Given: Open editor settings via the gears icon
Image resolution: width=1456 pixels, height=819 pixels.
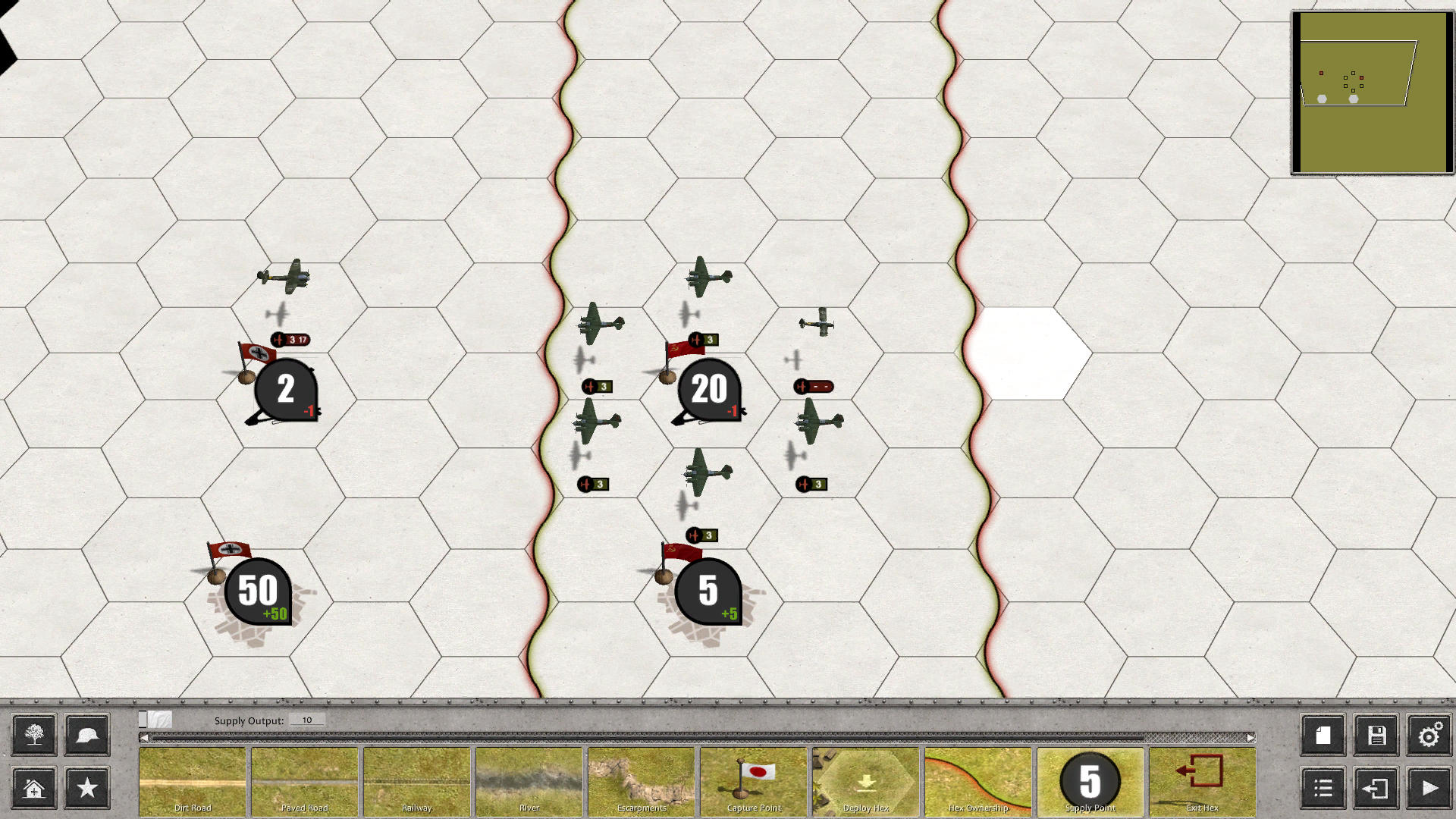Looking at the screenshot, I should 1429,735.
